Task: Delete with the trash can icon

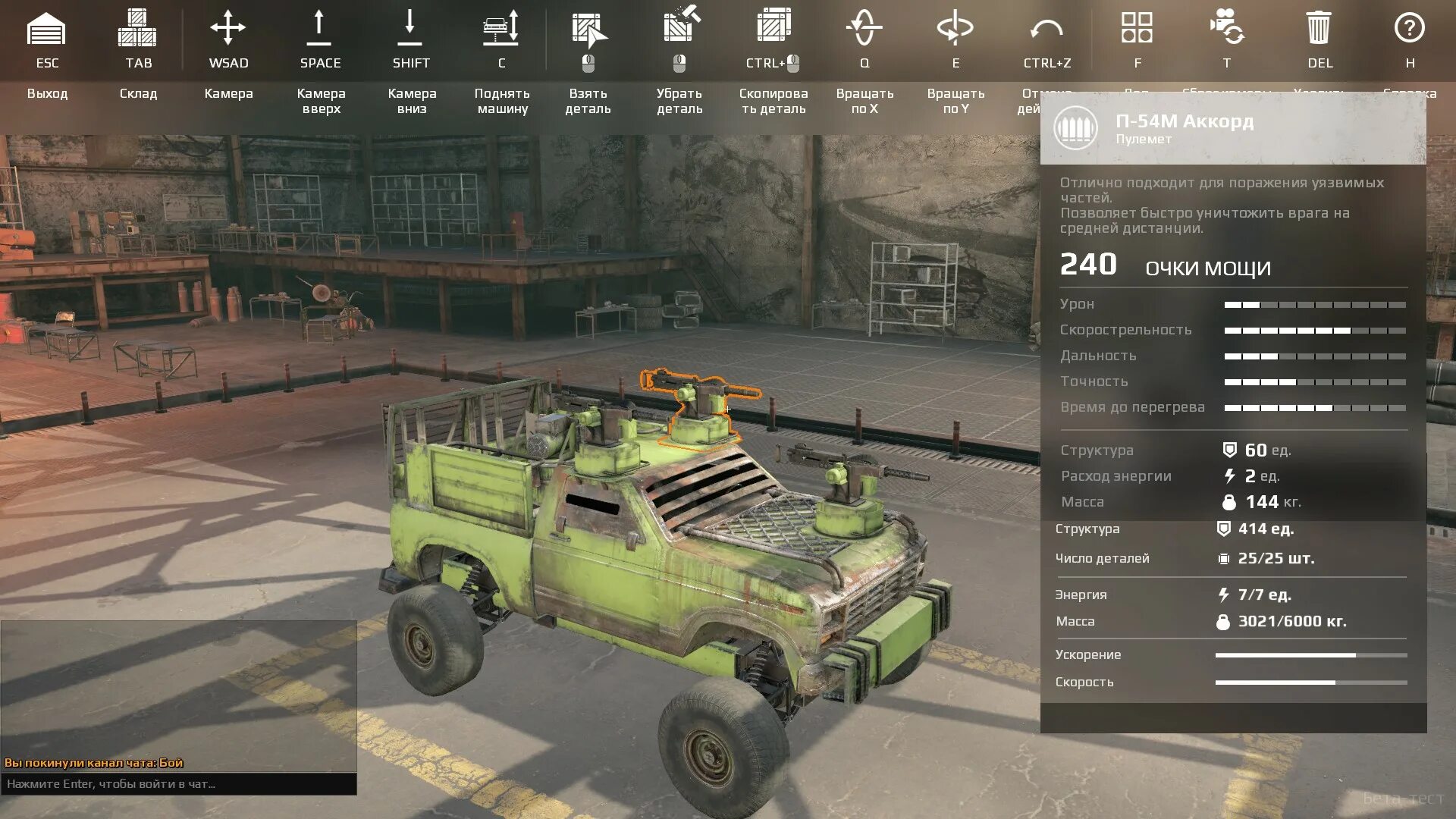Action: [x=1319, y=28]
